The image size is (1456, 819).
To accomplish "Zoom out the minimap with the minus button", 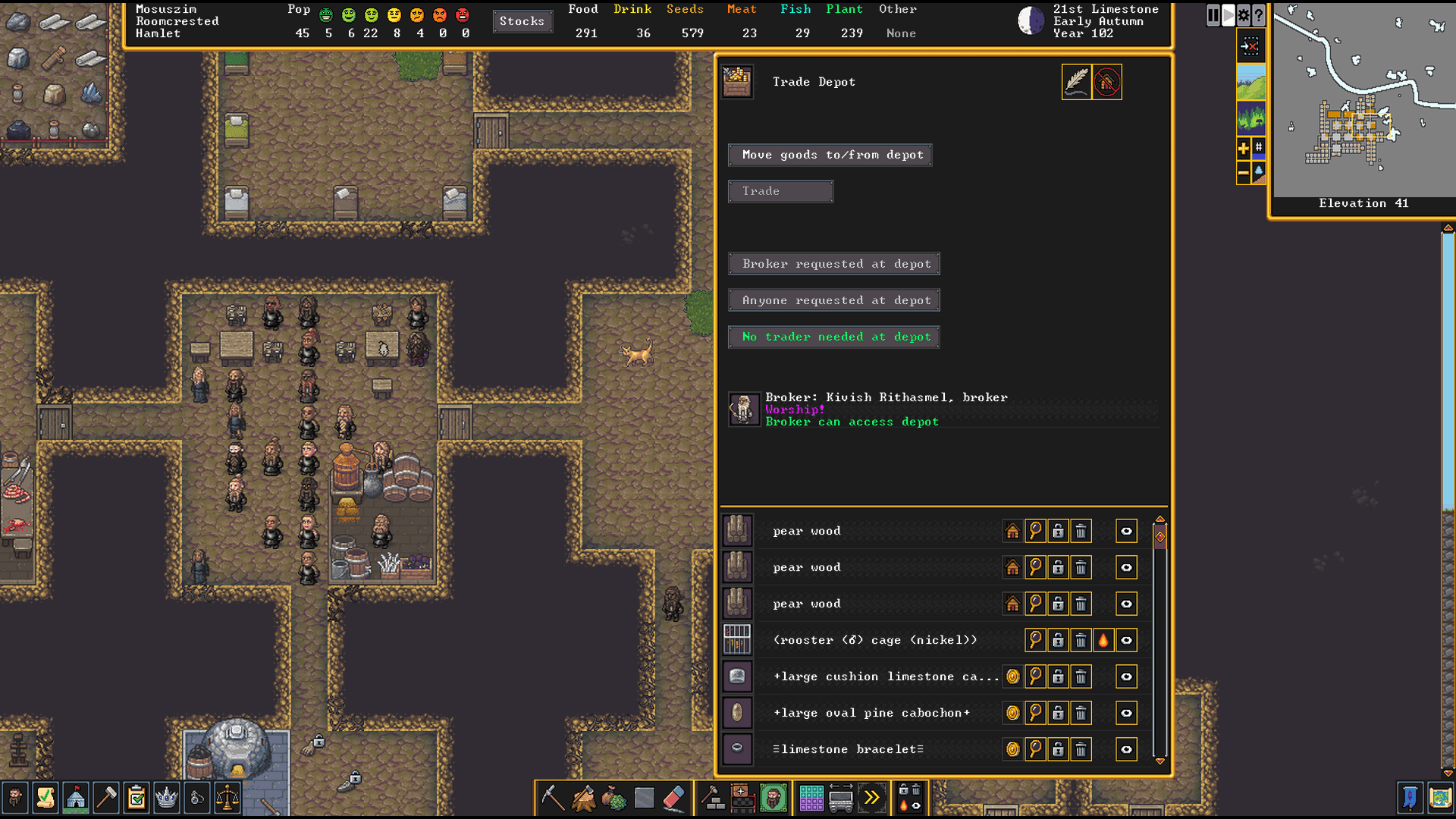I will pyautogui.click(x=1243, y=174).
